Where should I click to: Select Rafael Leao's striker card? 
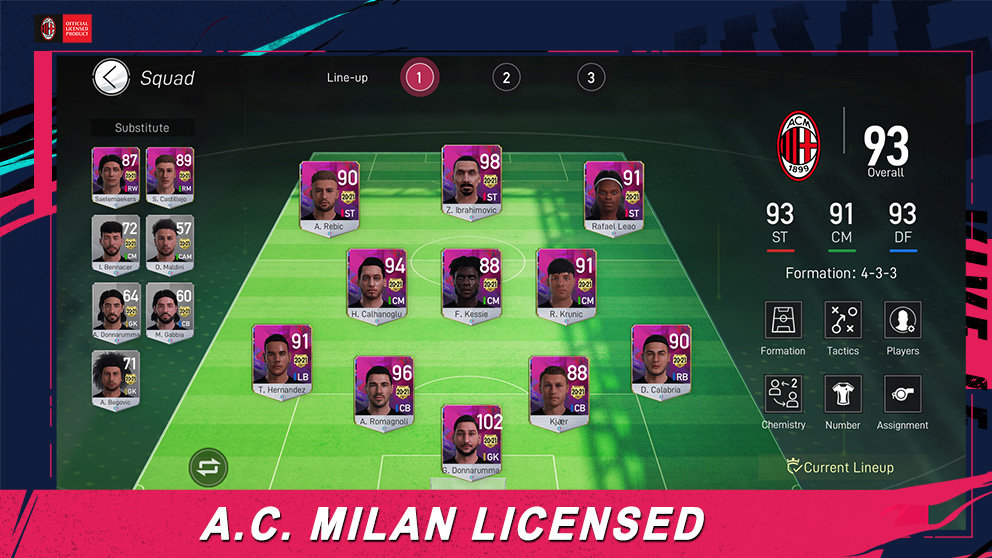pyautogui.click(x=613, y=192)
